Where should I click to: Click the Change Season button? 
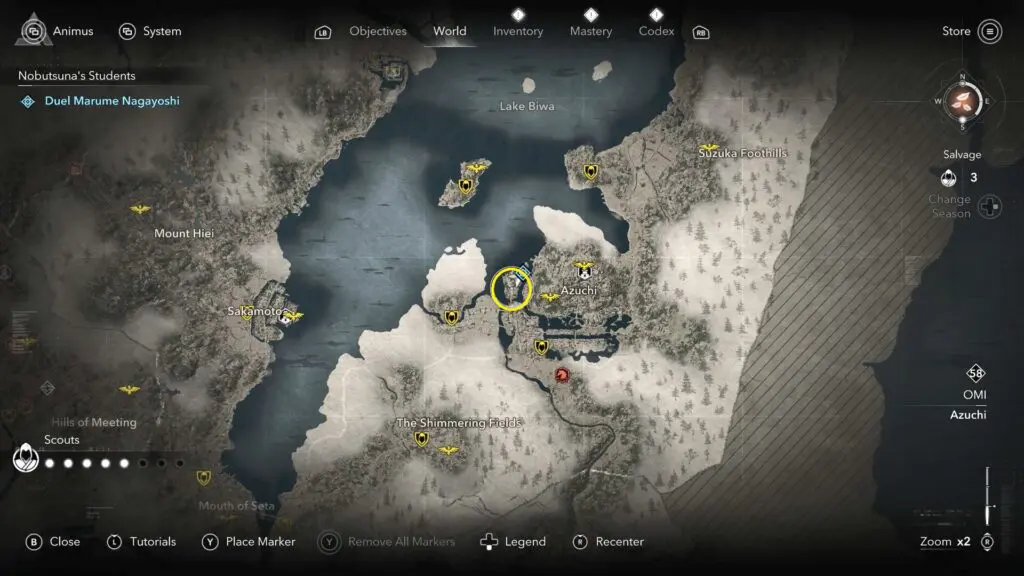coord(989,207)
